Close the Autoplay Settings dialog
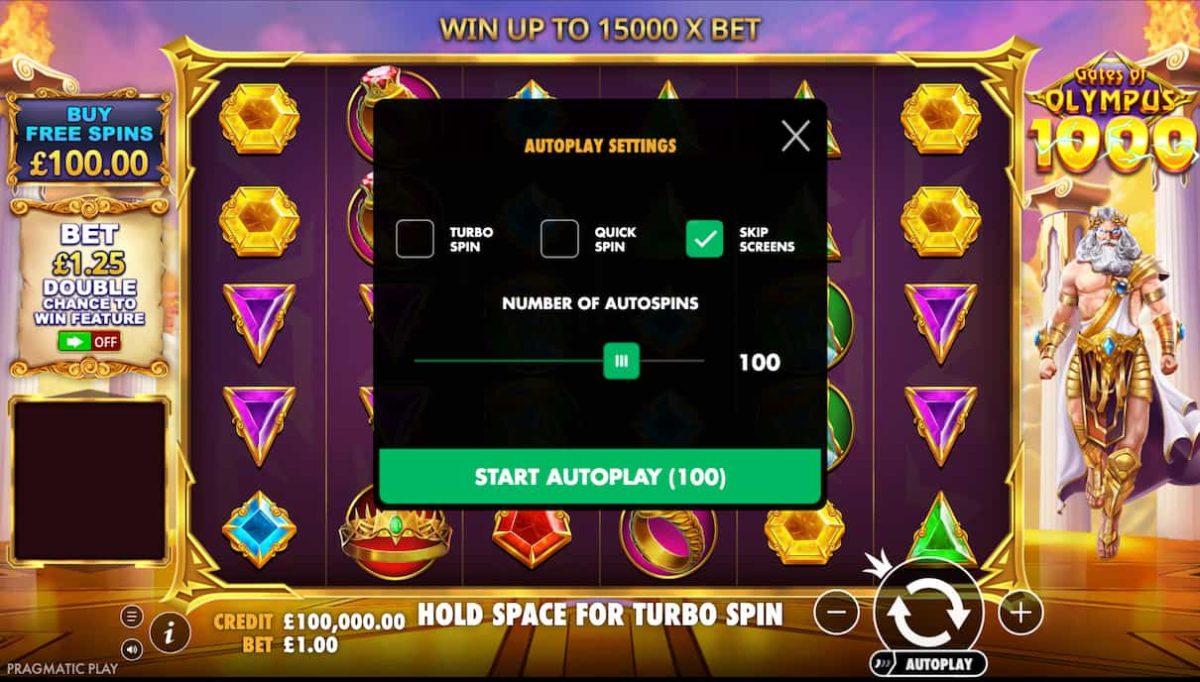Viewport: 1200px width, 682px height. pos(795,135)
